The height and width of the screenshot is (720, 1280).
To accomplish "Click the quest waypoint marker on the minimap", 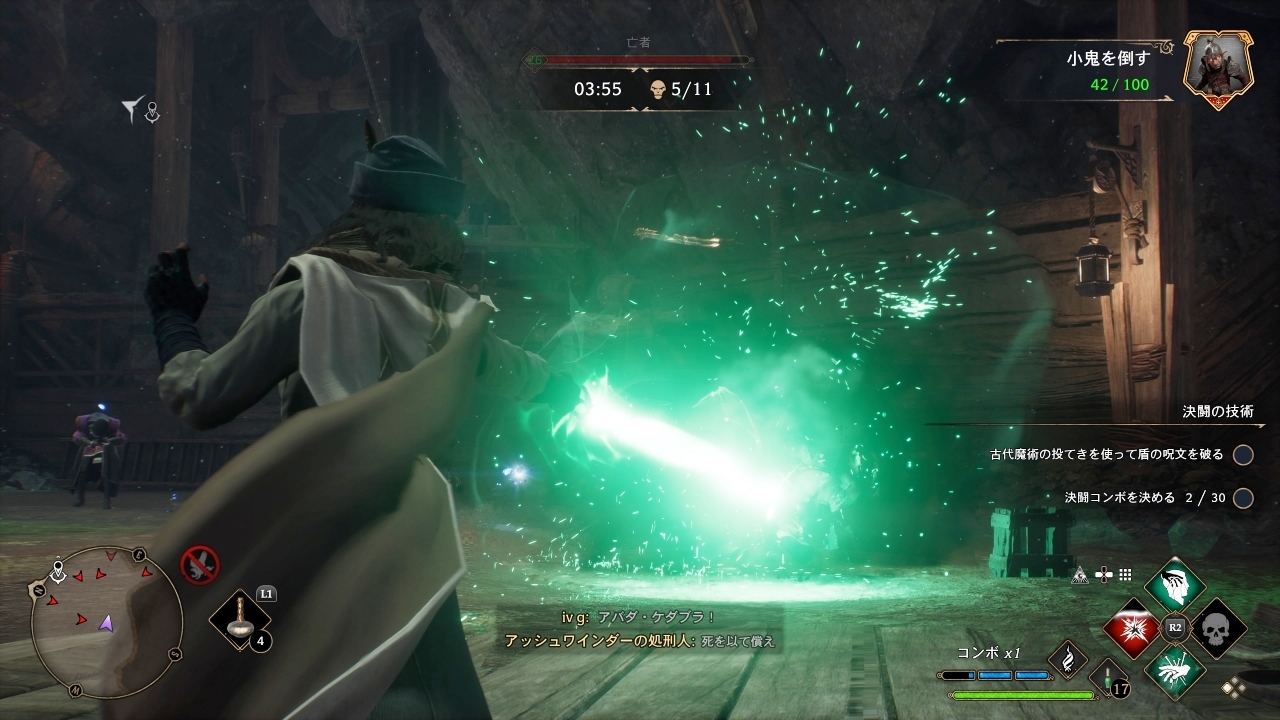I will coord(58,572).
